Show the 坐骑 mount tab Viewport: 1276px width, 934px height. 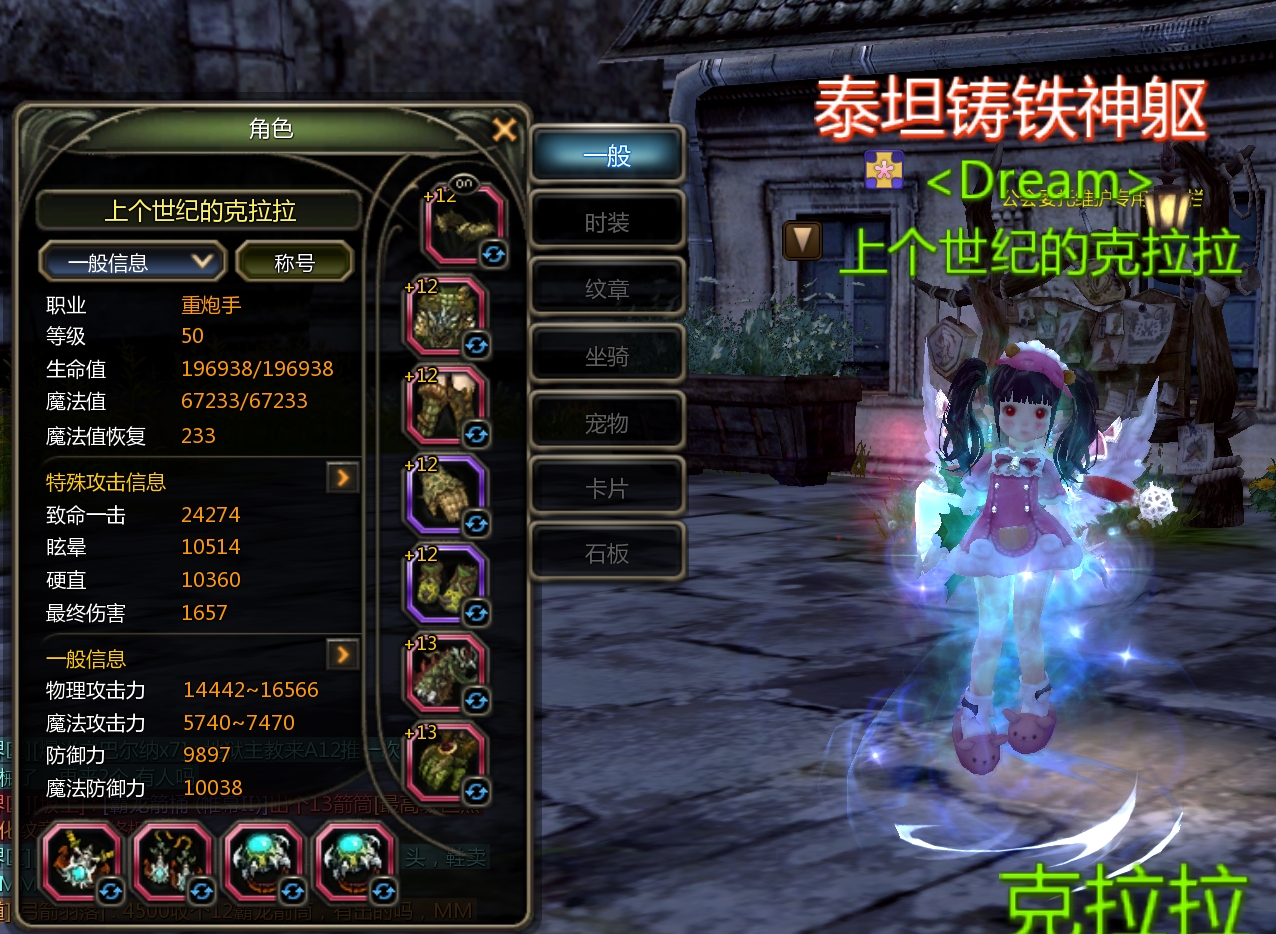tap(607, 356)
